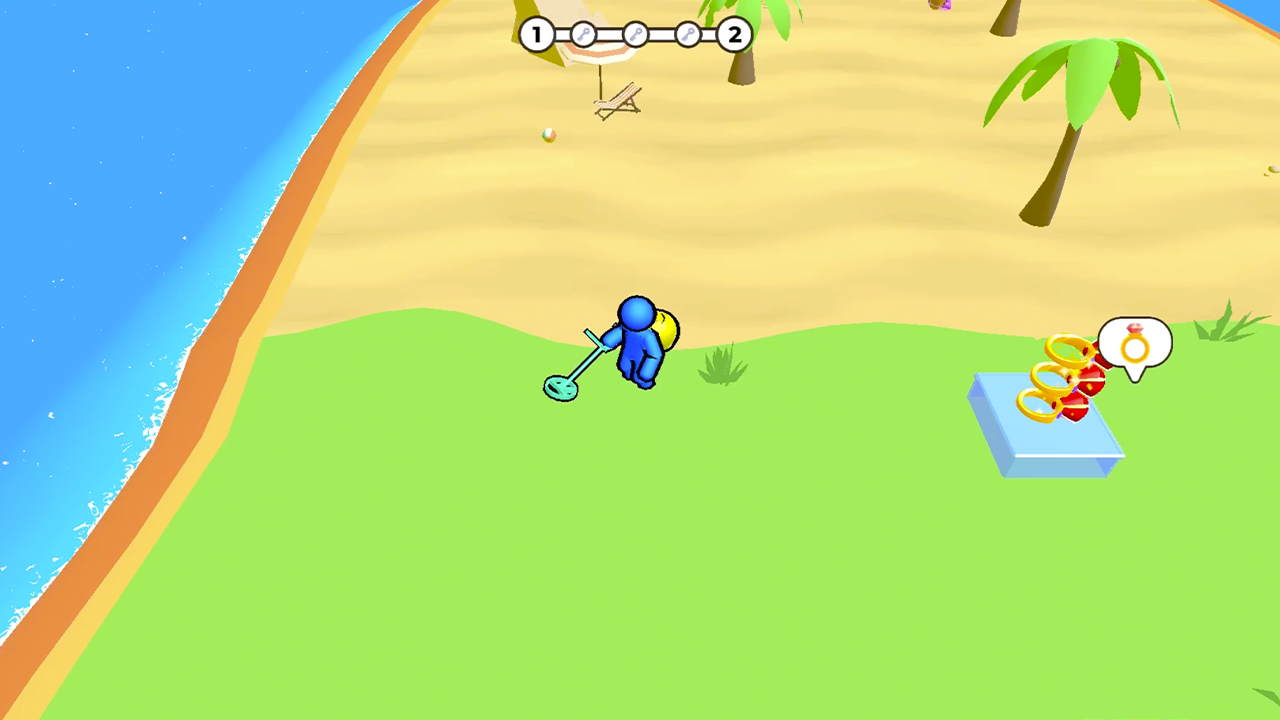Screen dimensions: 1280x720
Task: Tap the ring icon in the speech bubble
Action: pos(1134,348)
